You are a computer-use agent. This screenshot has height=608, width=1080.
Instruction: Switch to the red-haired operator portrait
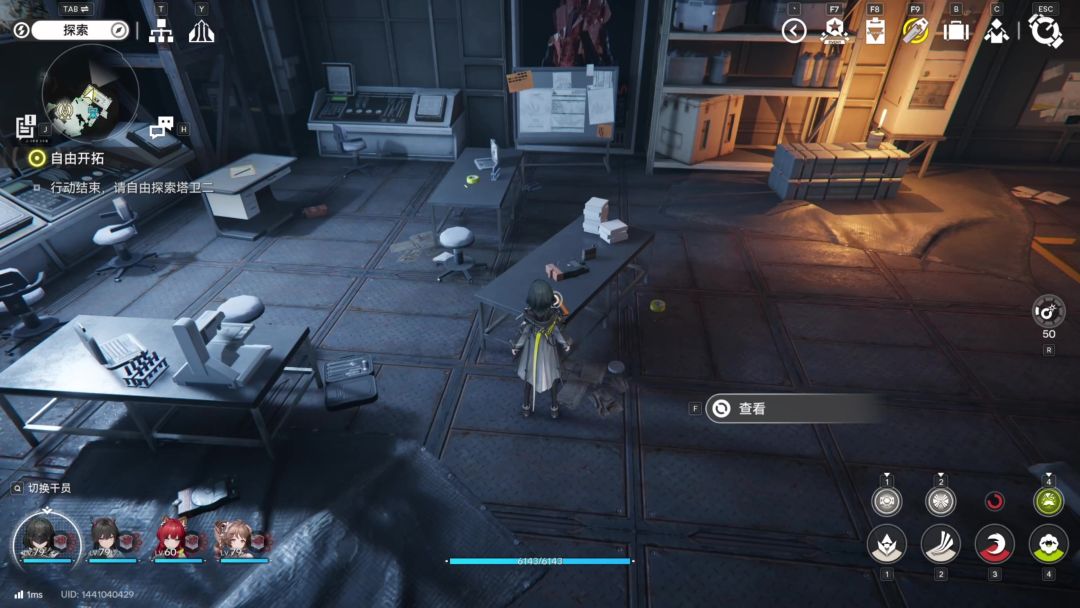coord(172,537)
